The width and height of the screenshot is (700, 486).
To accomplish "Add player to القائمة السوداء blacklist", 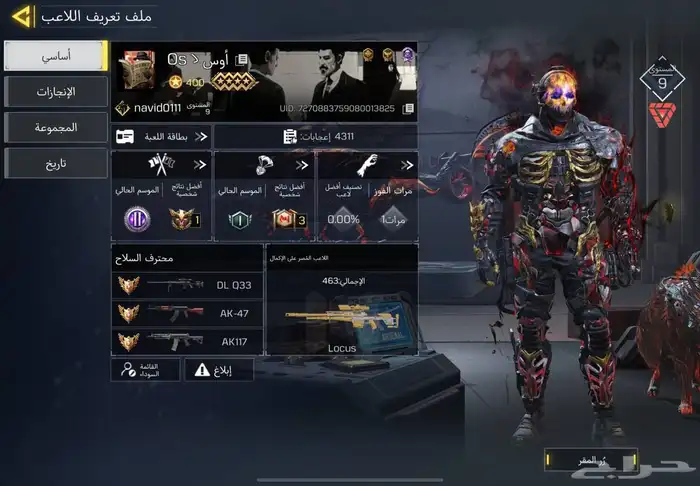I will pyautogui.click(x=146, y=369).
